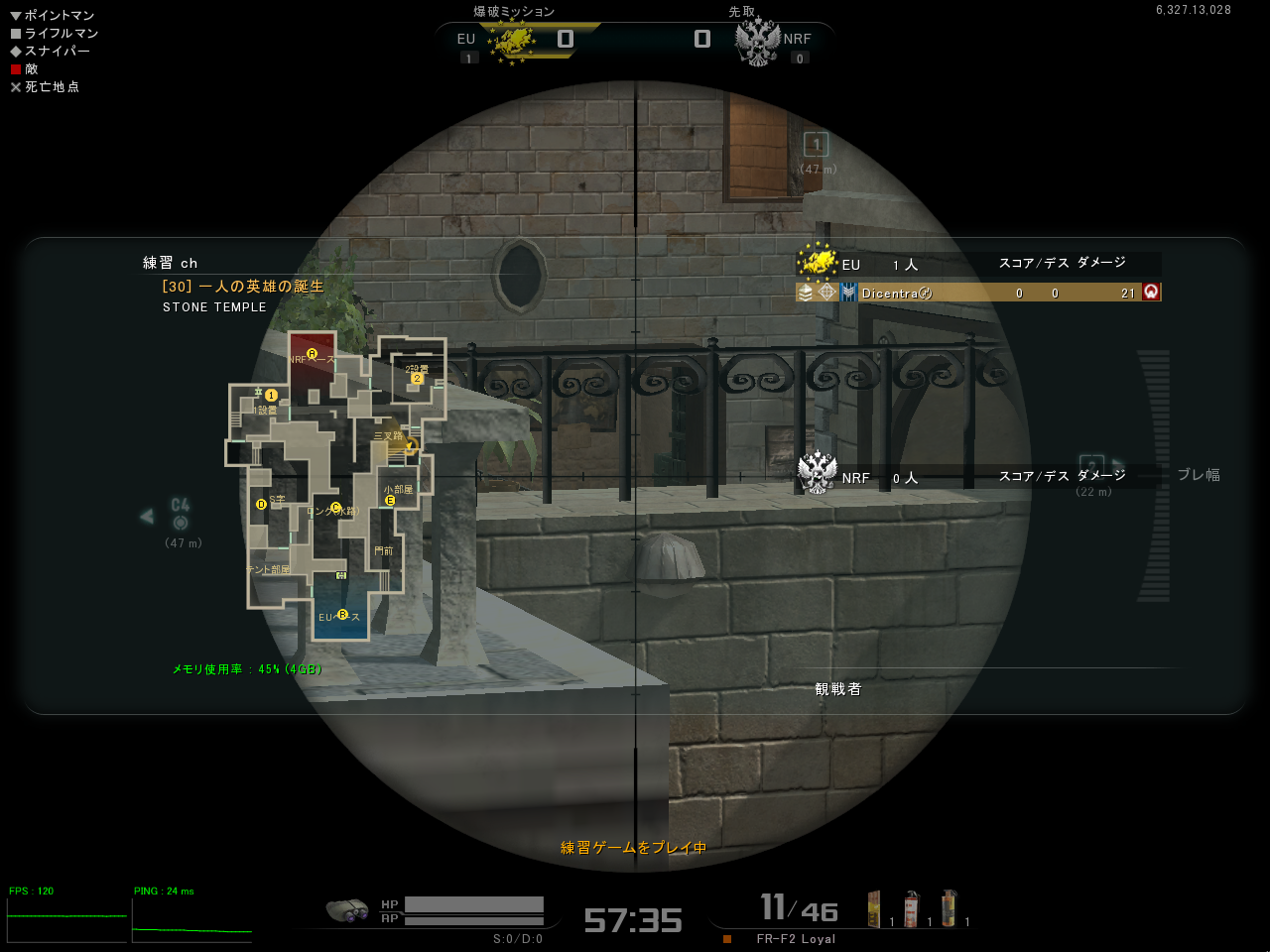Screen dimensions: 1270x952
Task: Click the NRF eagle emblem on the scoreboard
Action: click(x=818, y=474)
